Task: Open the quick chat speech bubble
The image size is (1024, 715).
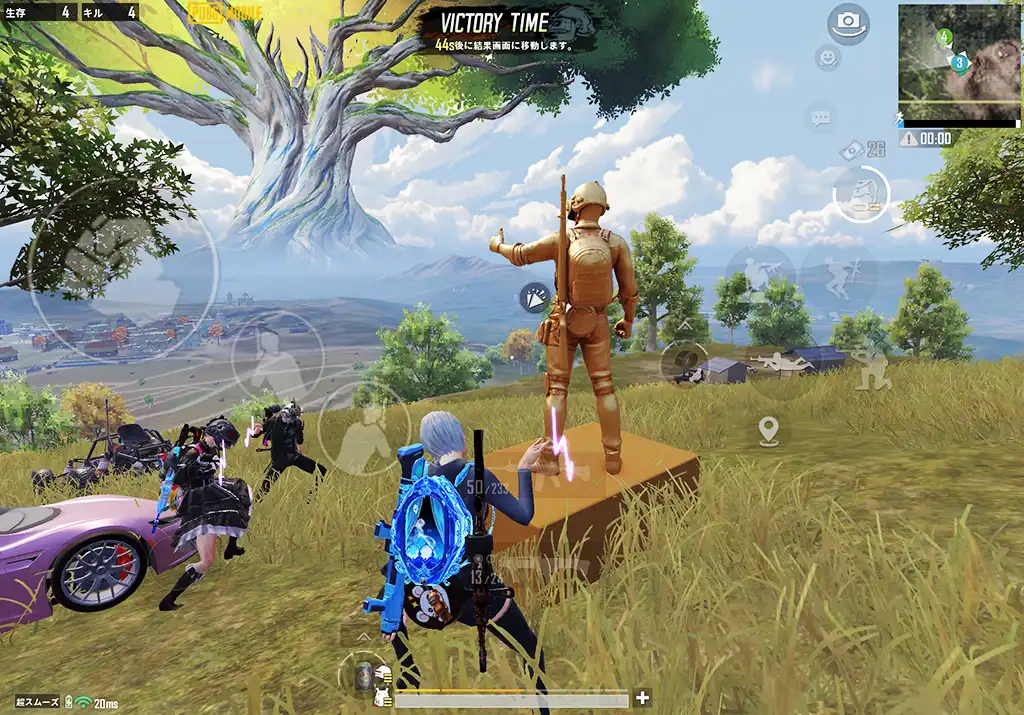Action: [821, 118]
